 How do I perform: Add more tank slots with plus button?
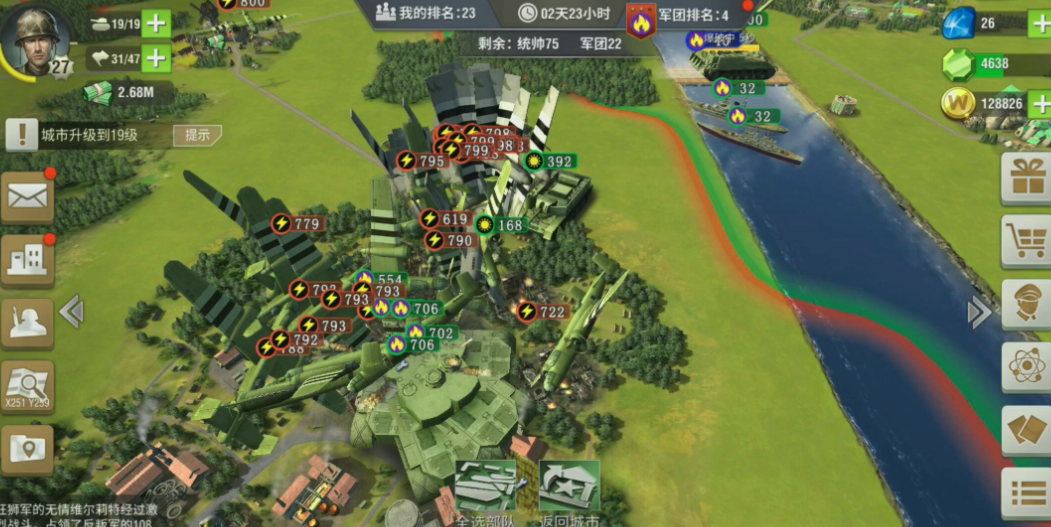[x=156, y=23]
